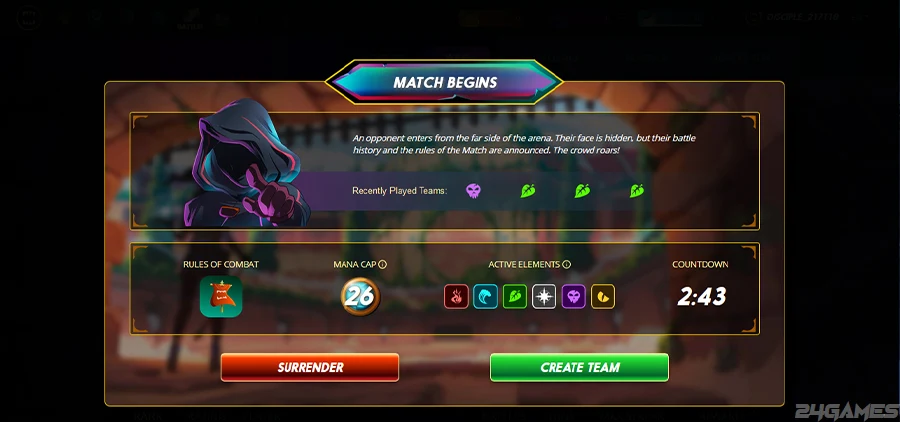View the skull team in Recently Played Teams

(x=474, y=190)
